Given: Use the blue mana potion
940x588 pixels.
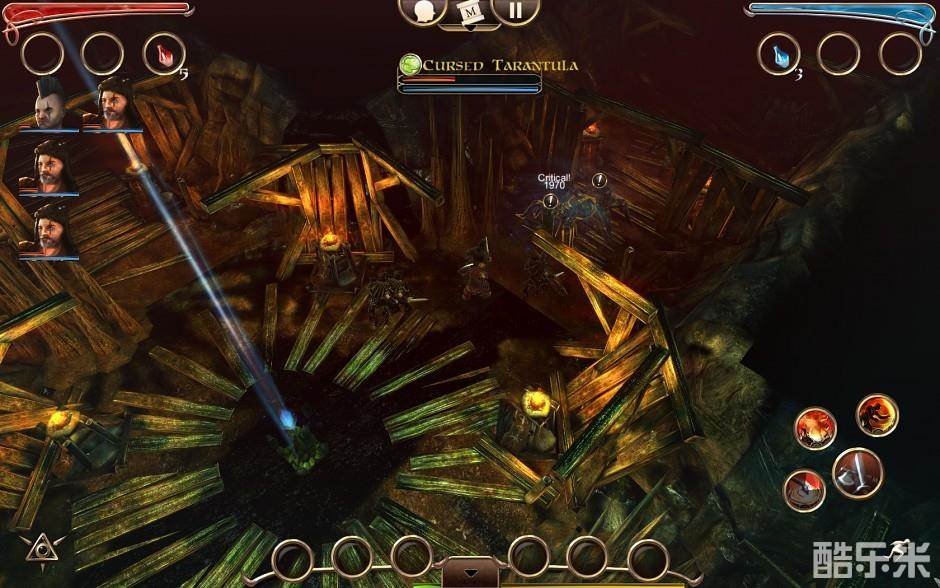Looking at the screenshot, I should click(x=779, y=53).
